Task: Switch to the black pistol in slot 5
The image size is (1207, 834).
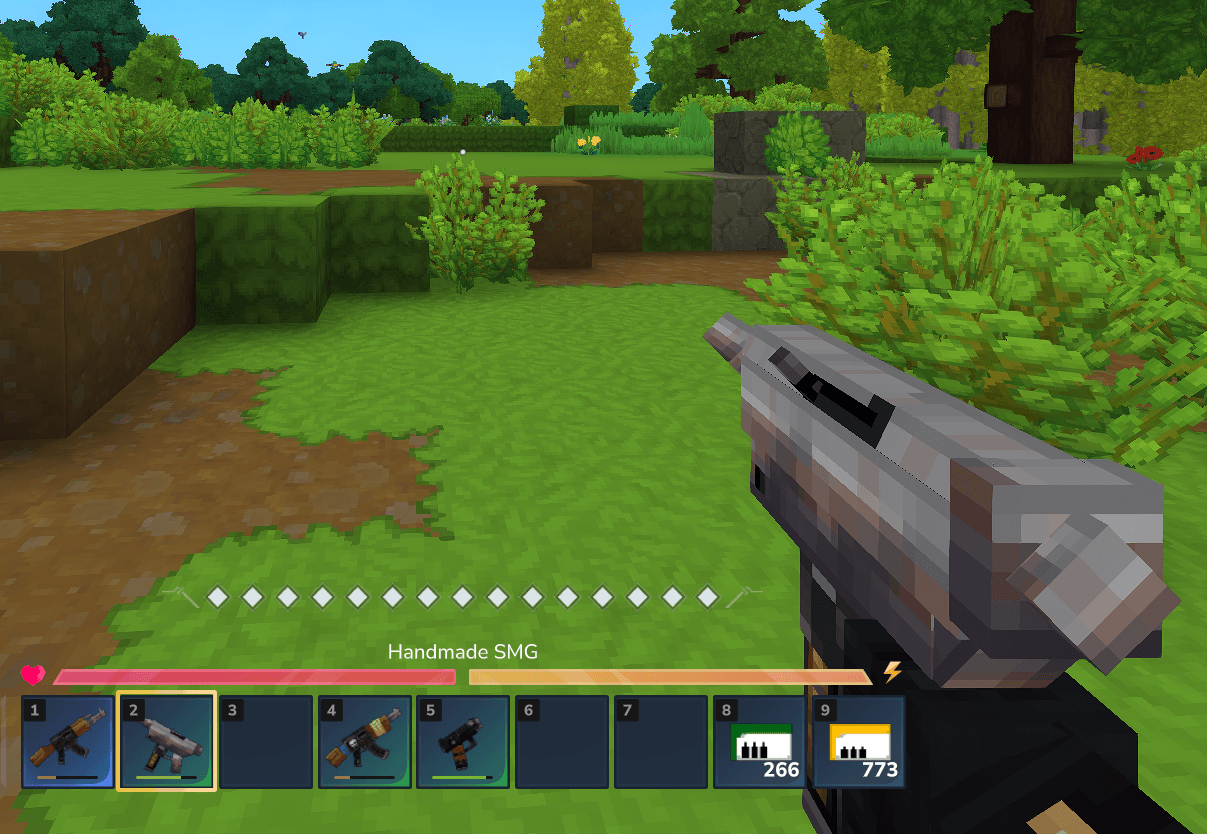Action: coord(463,742)
